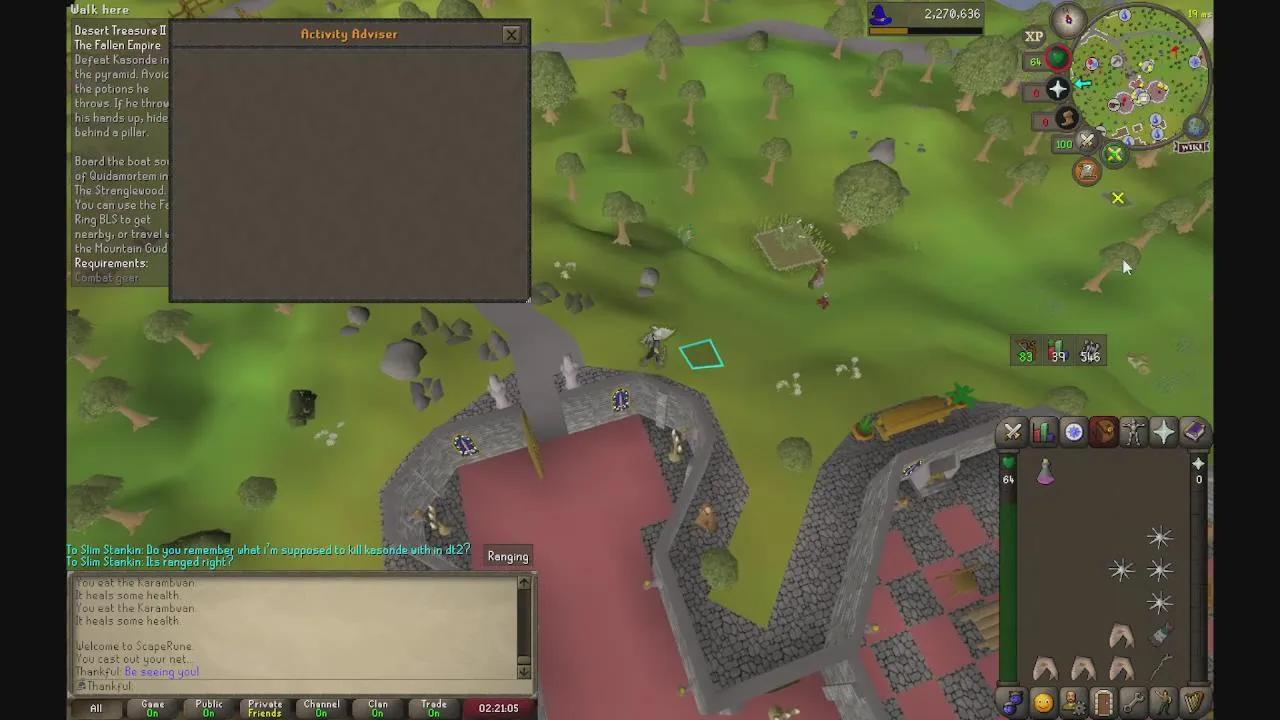This screenshot has width=1280, height=720.
Task: Open the Settings wrench tab
Action: point(1133,702)
